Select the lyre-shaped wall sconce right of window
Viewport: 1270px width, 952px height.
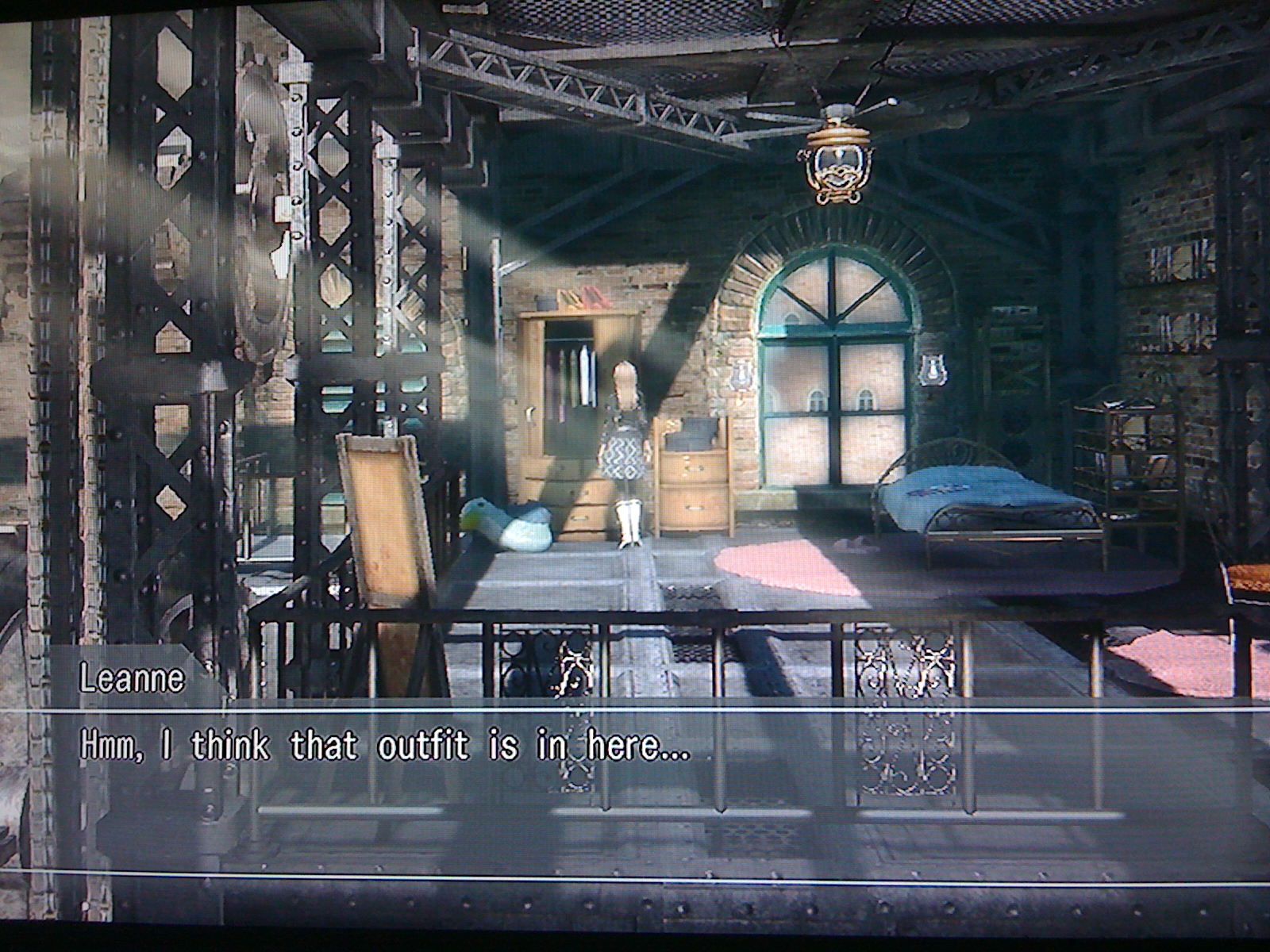coord(933,369)
